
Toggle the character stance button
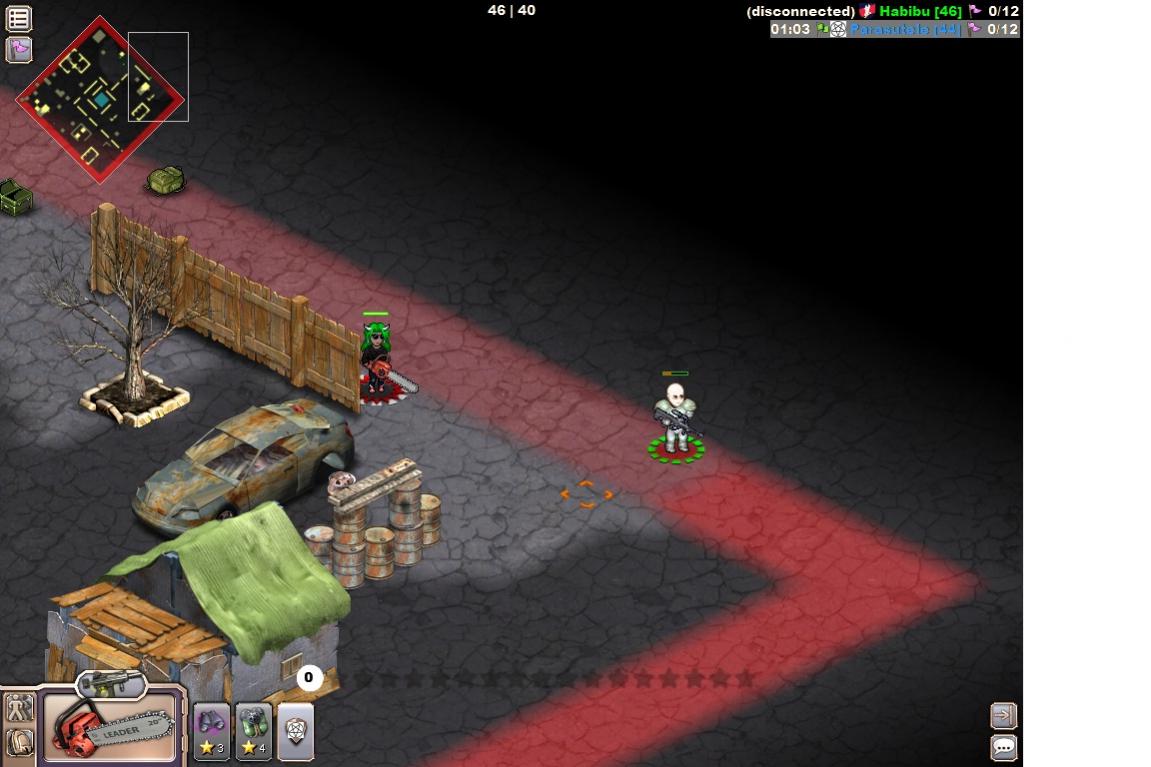tap(19, 708)
